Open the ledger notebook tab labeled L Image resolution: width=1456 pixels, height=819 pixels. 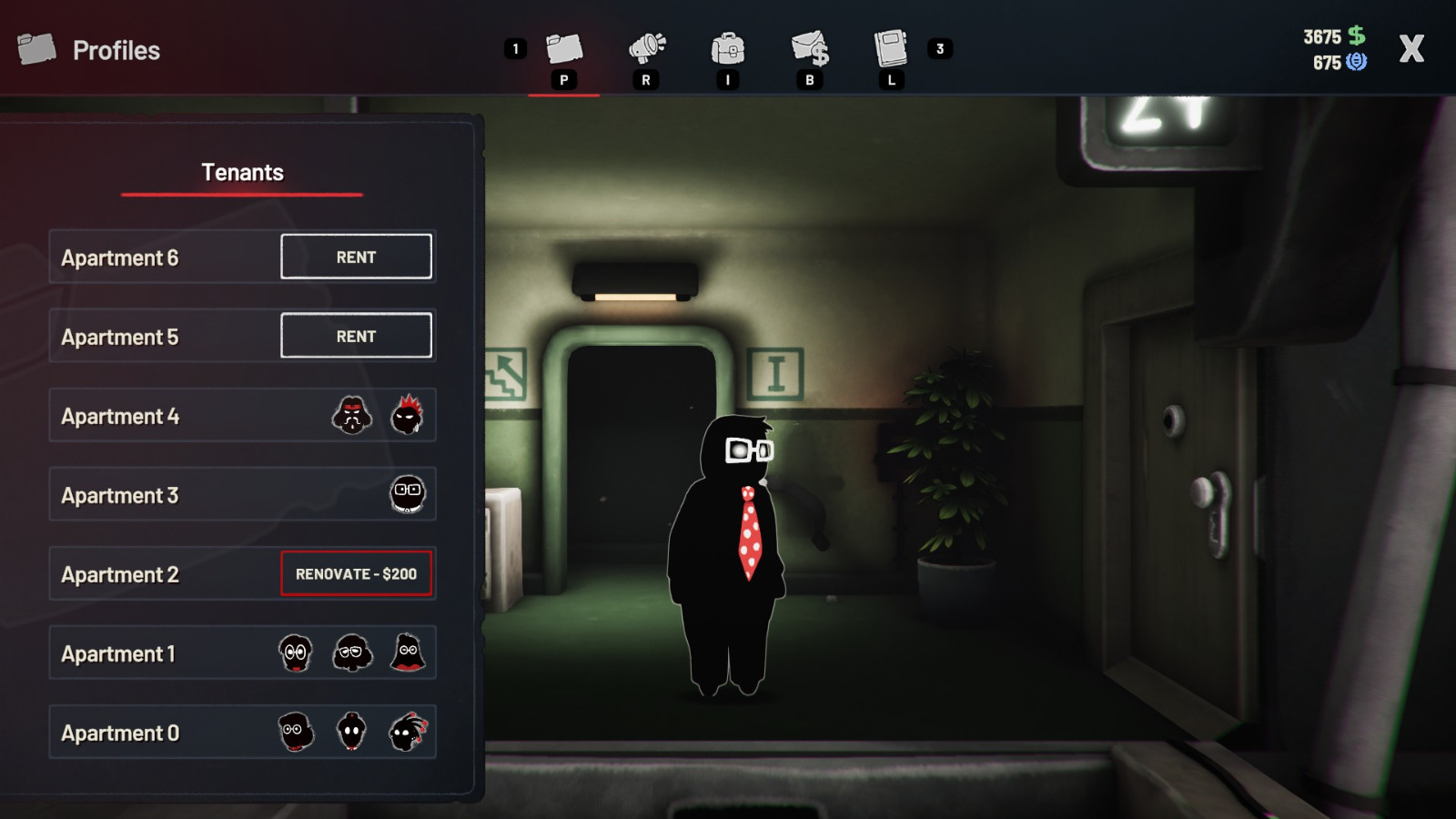click(x=890, y=52)
